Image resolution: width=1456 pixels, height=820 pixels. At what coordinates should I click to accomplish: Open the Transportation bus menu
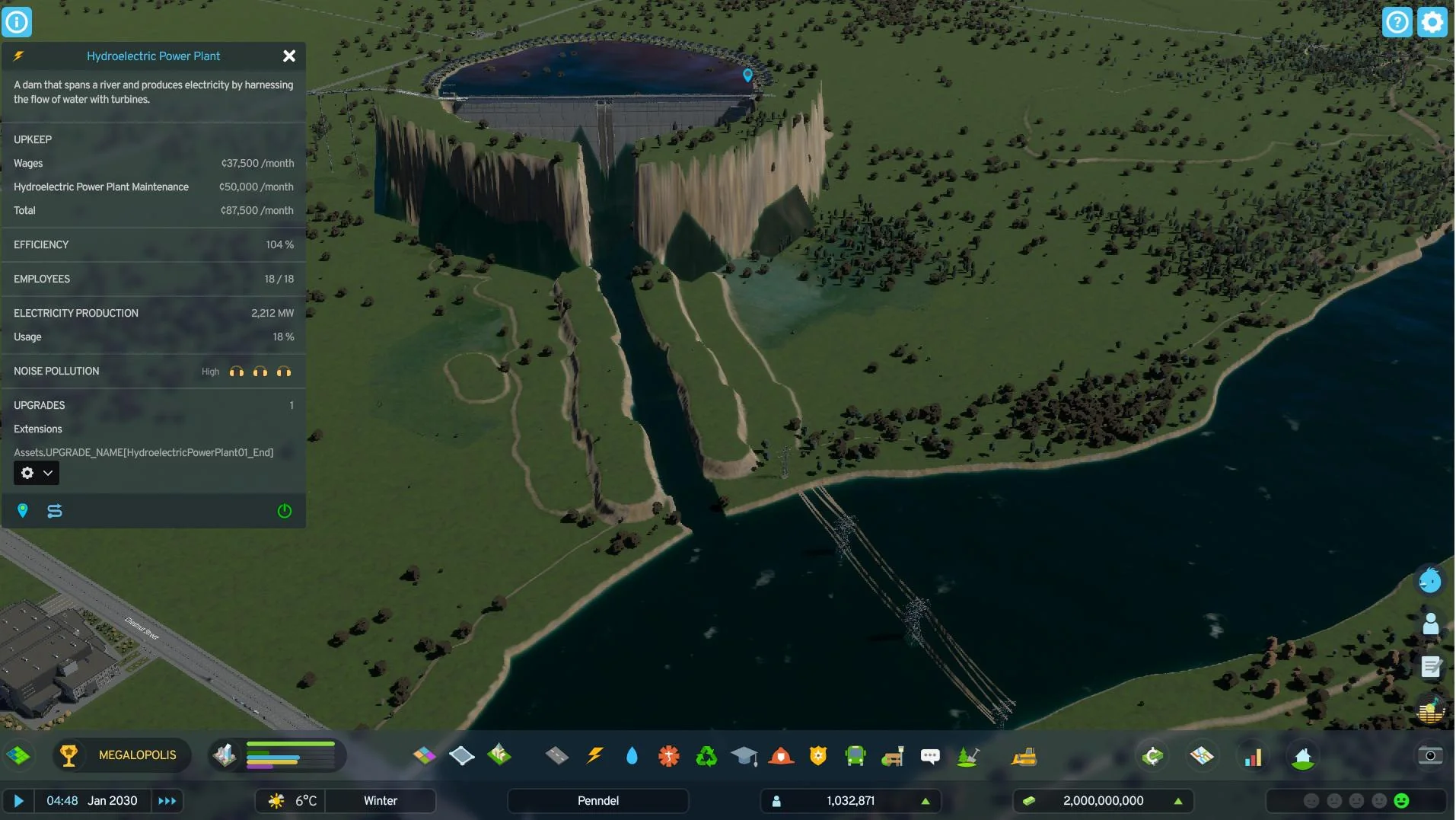click(x=855, y=756)
